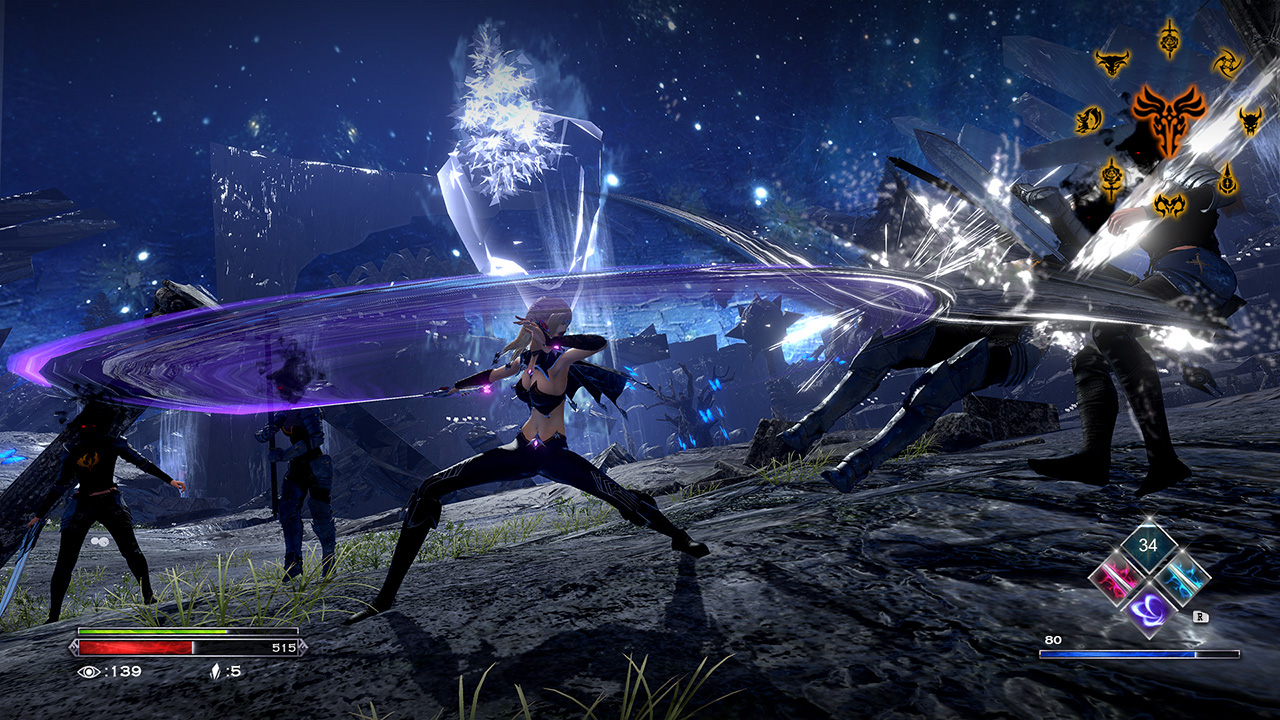This screenshot has width=1280, height=720.
Task: Click the diamond displaying the number 34
Action: (1148, 548)
